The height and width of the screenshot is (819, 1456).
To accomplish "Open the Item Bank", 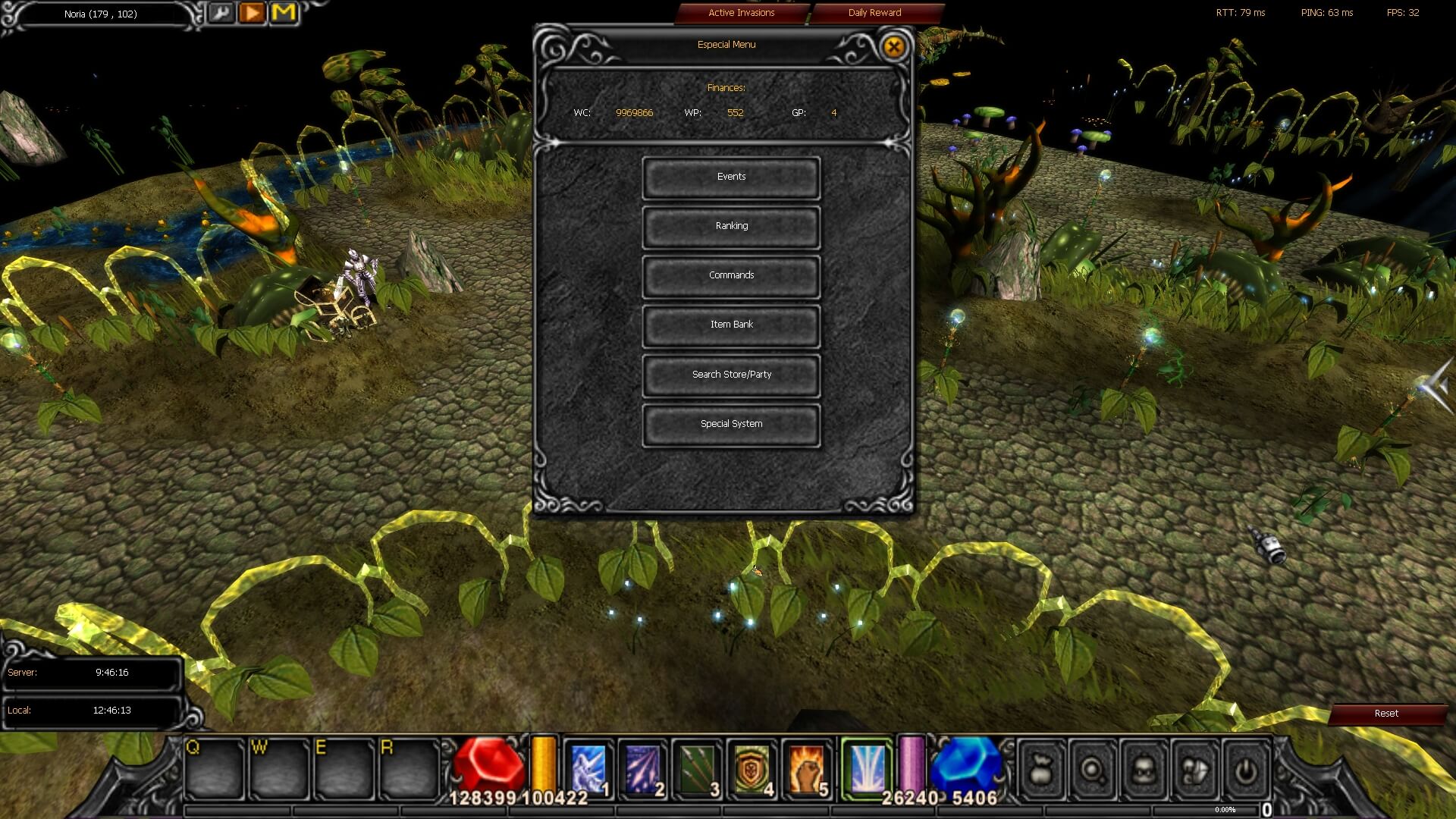I will point(730,325).
